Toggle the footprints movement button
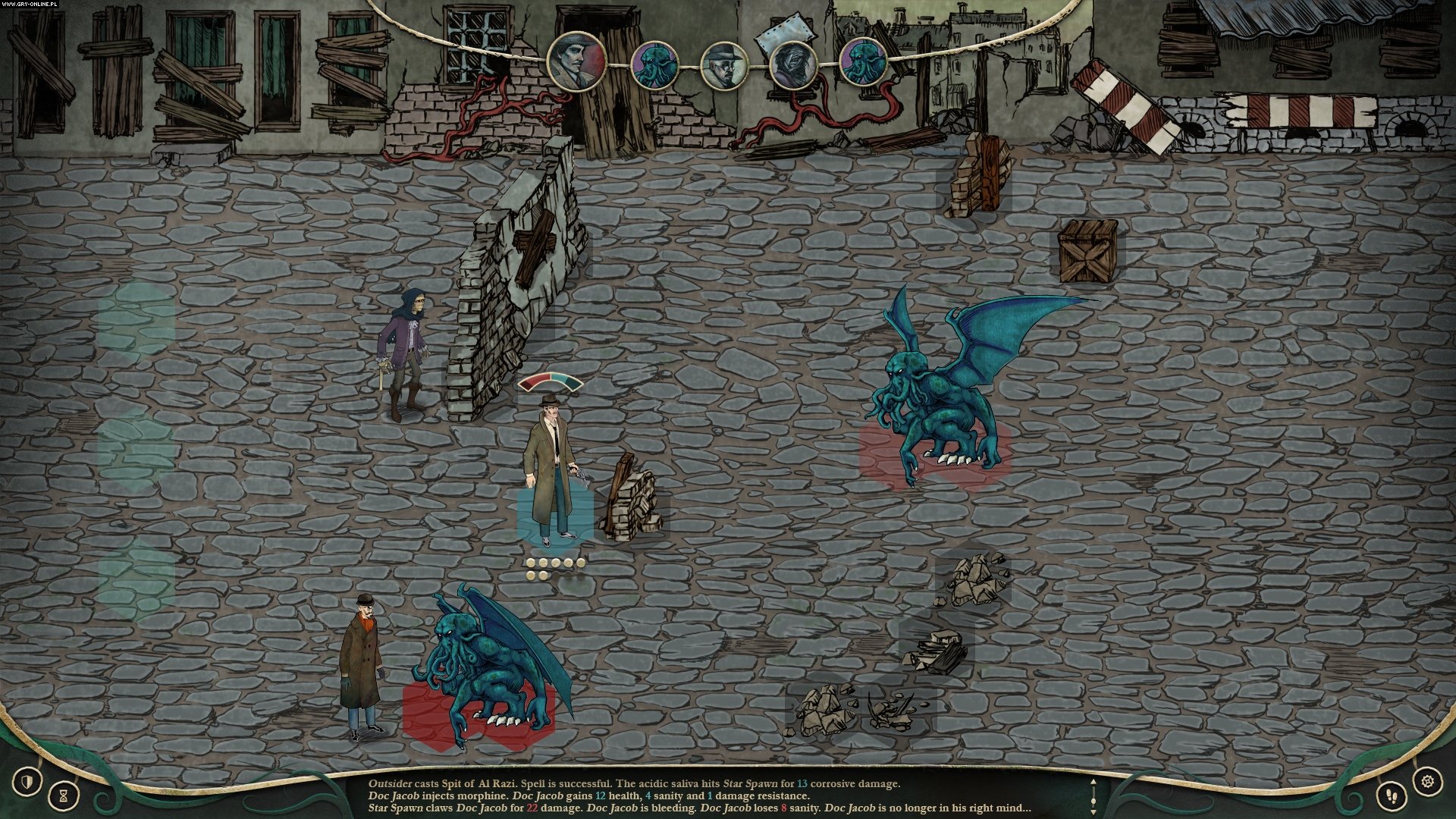The width and height of the screenshot is (1456, 819). 1392,795
